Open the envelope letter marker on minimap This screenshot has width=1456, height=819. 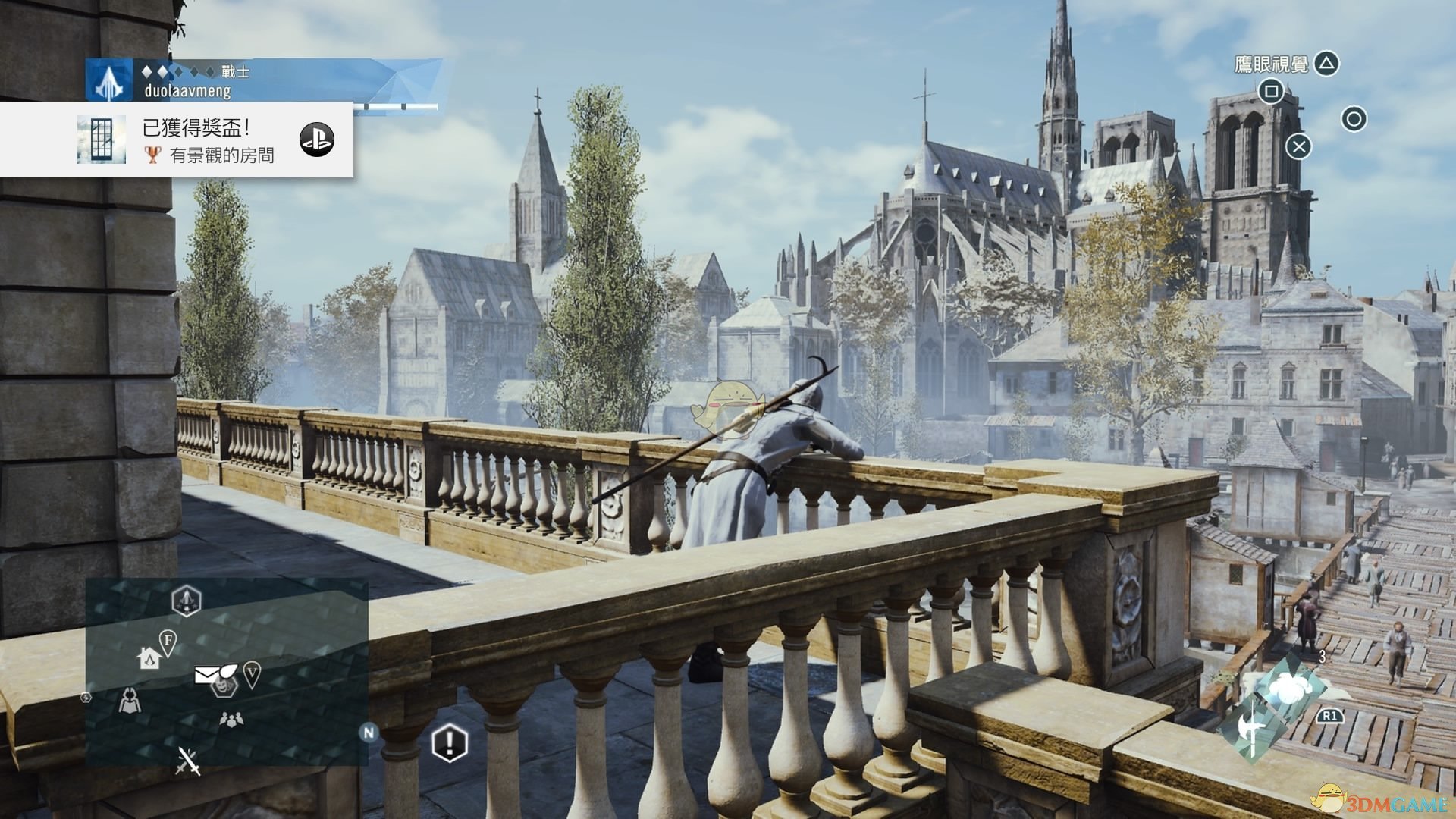pos(207,673)
